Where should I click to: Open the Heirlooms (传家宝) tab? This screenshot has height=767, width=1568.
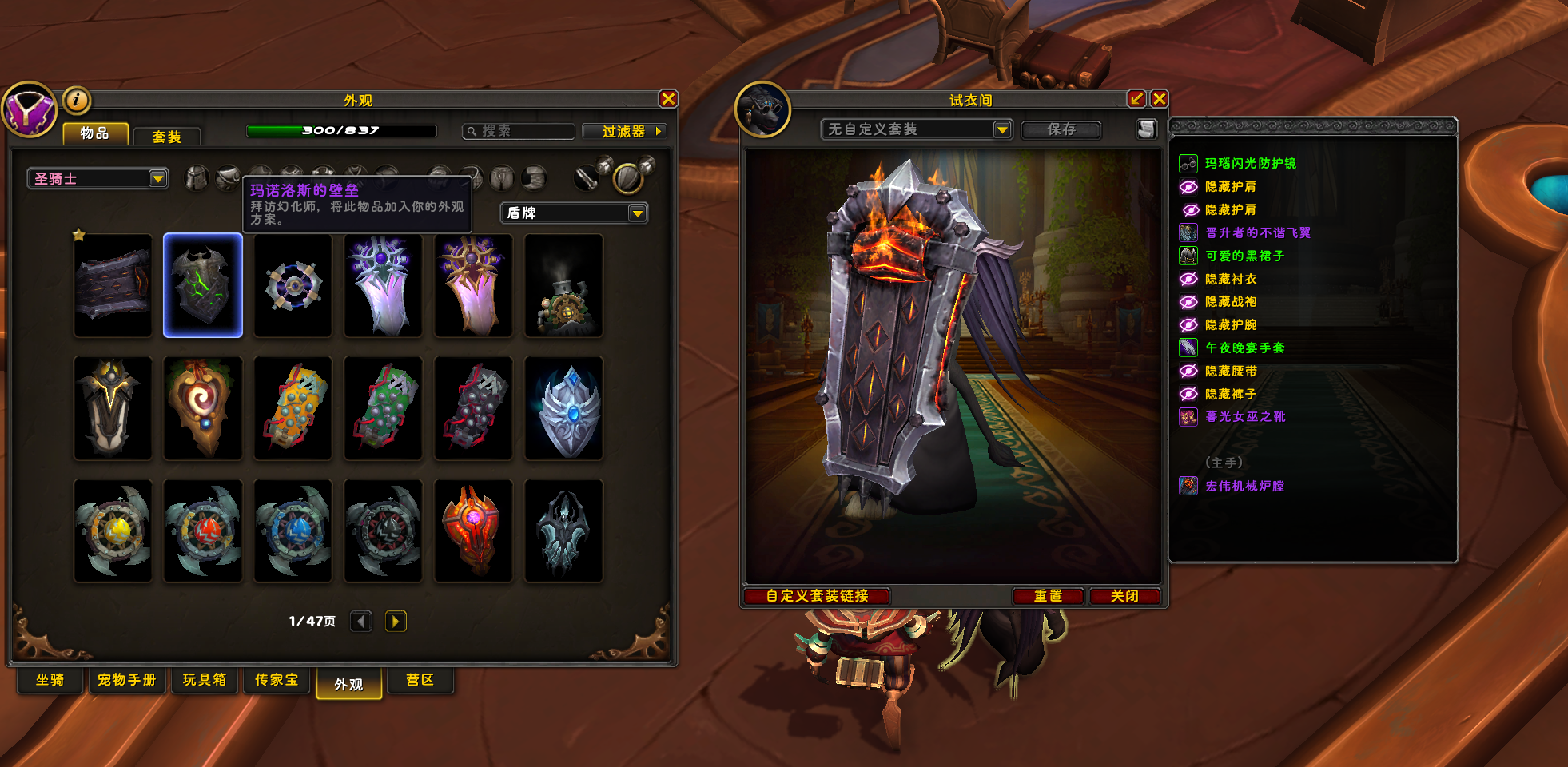tap(277, 680)
